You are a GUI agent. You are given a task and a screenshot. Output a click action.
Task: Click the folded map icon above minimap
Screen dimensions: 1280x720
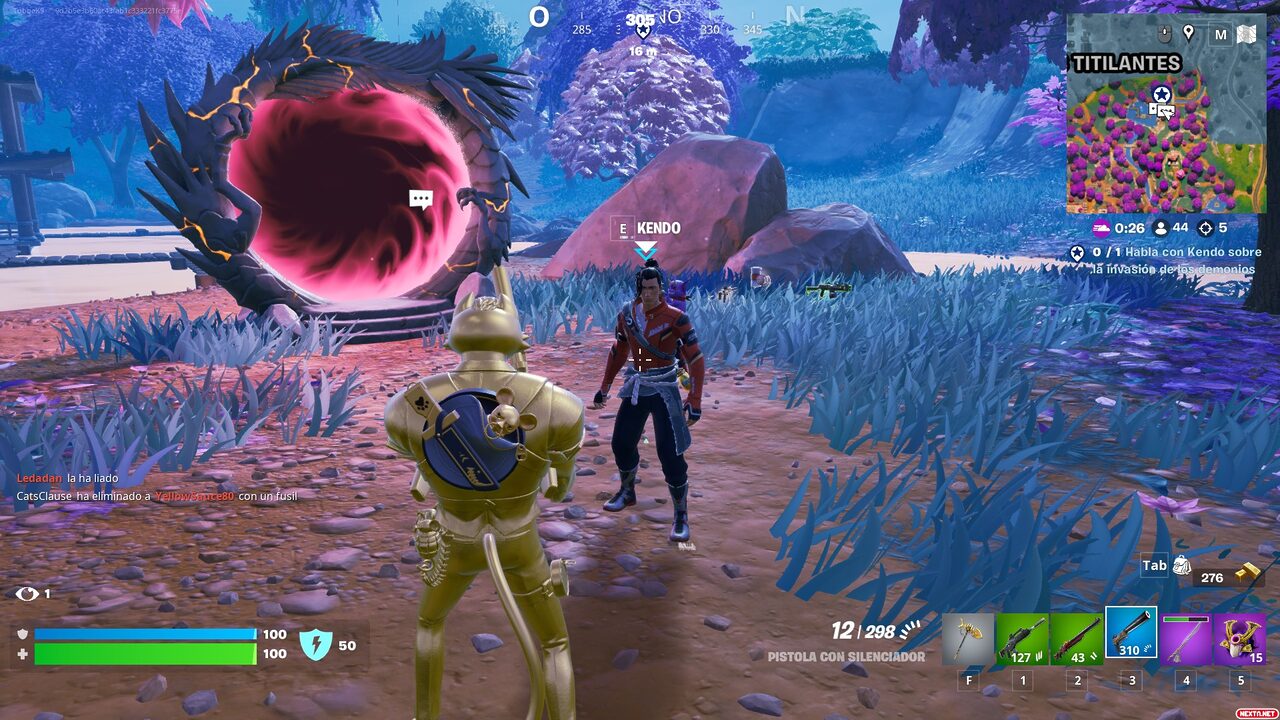[1246, 34]
